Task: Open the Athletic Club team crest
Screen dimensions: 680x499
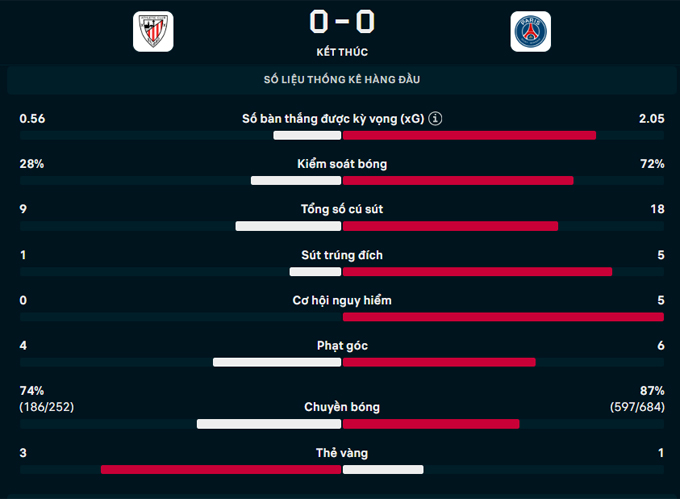Action: pos(153,31)
